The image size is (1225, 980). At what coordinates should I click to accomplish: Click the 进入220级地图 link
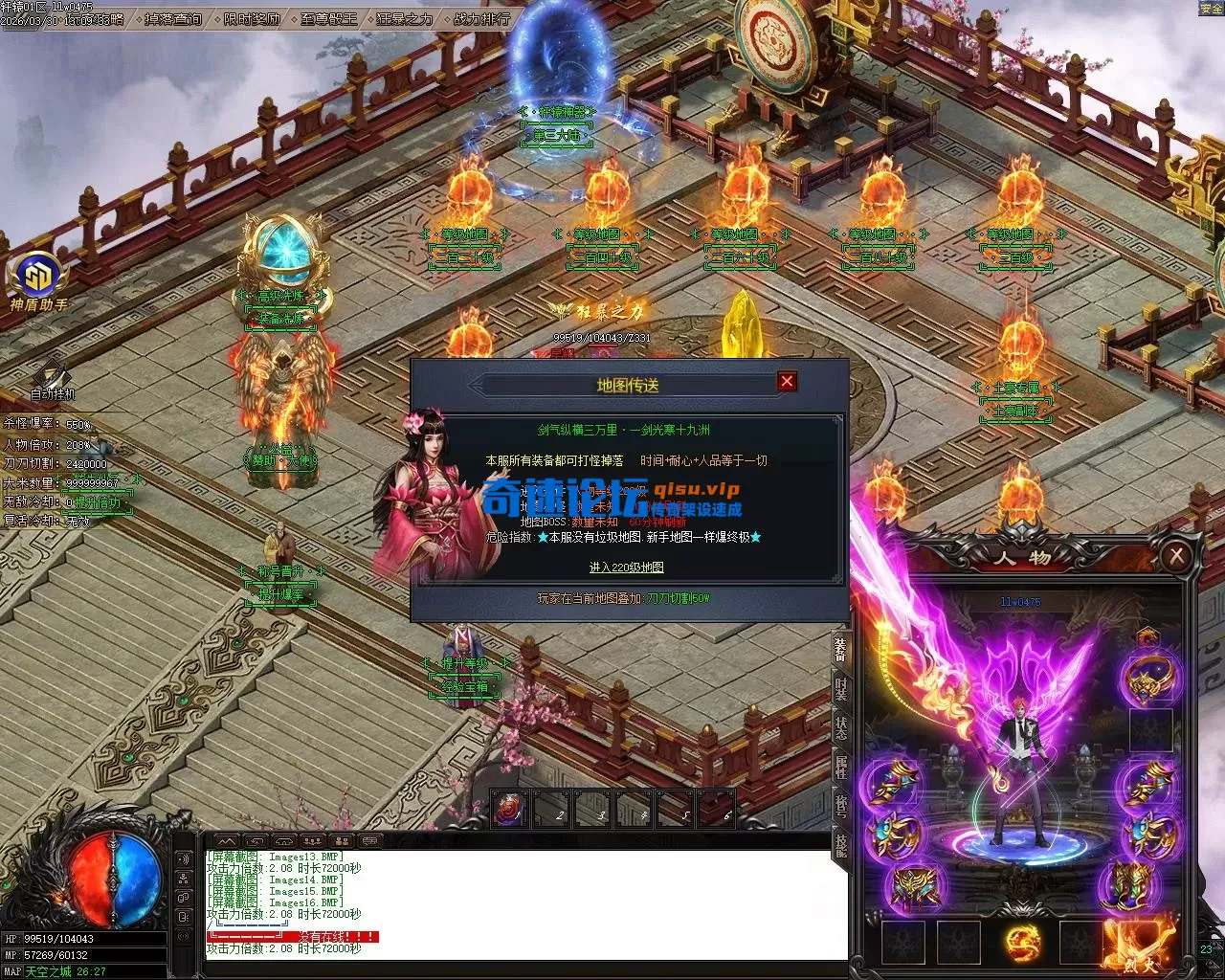(x=626, y=568)
